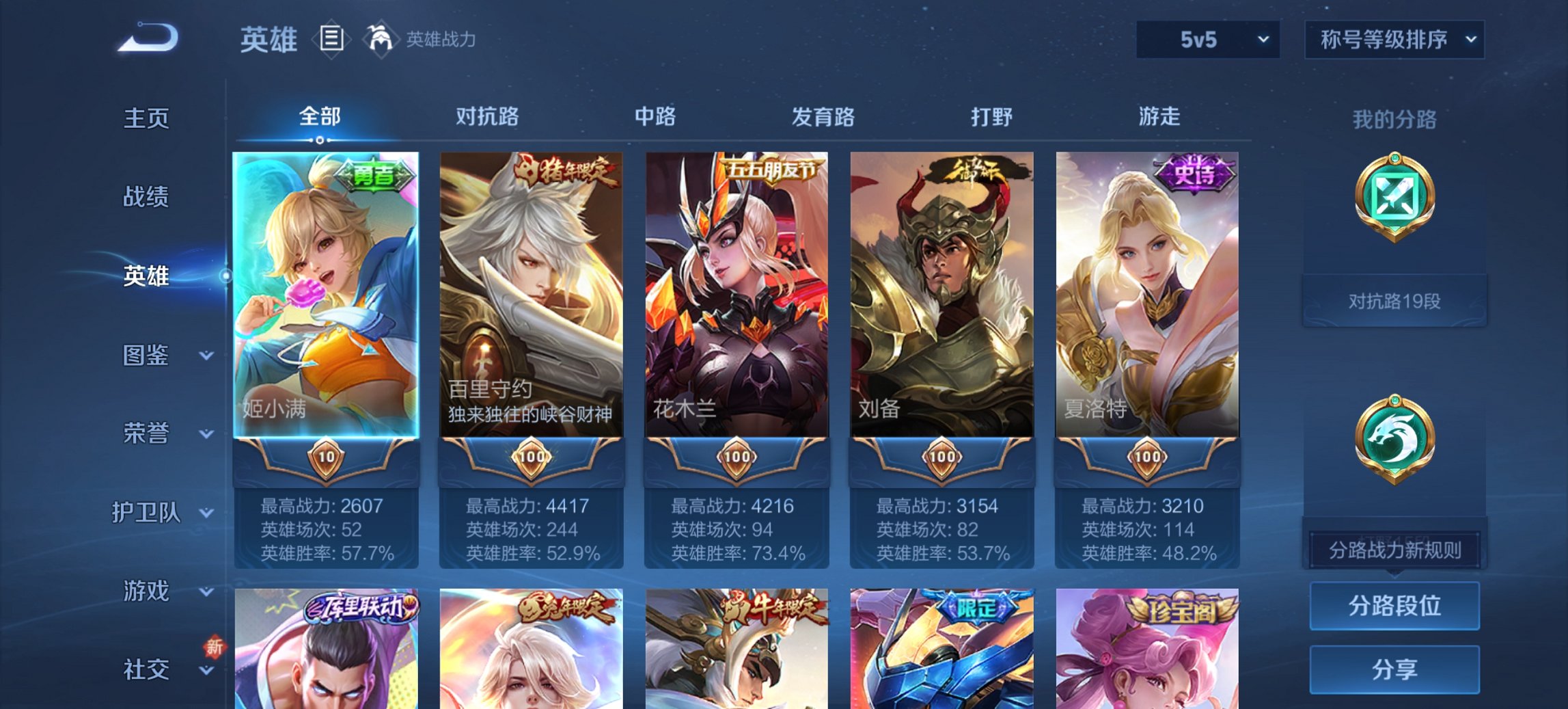This screenshot has height=709, width=1568.
Task: Open the 5v5 mode dropdown
Action: tap(1206, 40)
